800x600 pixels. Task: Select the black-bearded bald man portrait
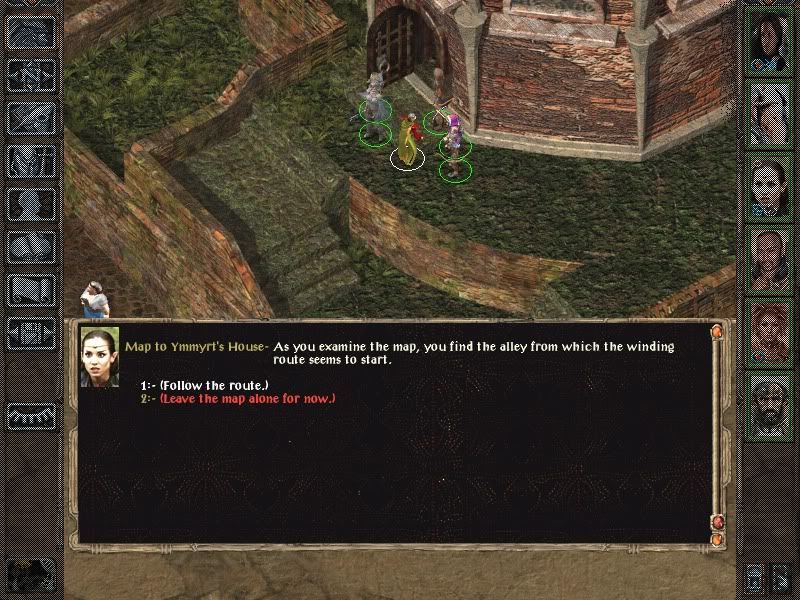[771, 407]
